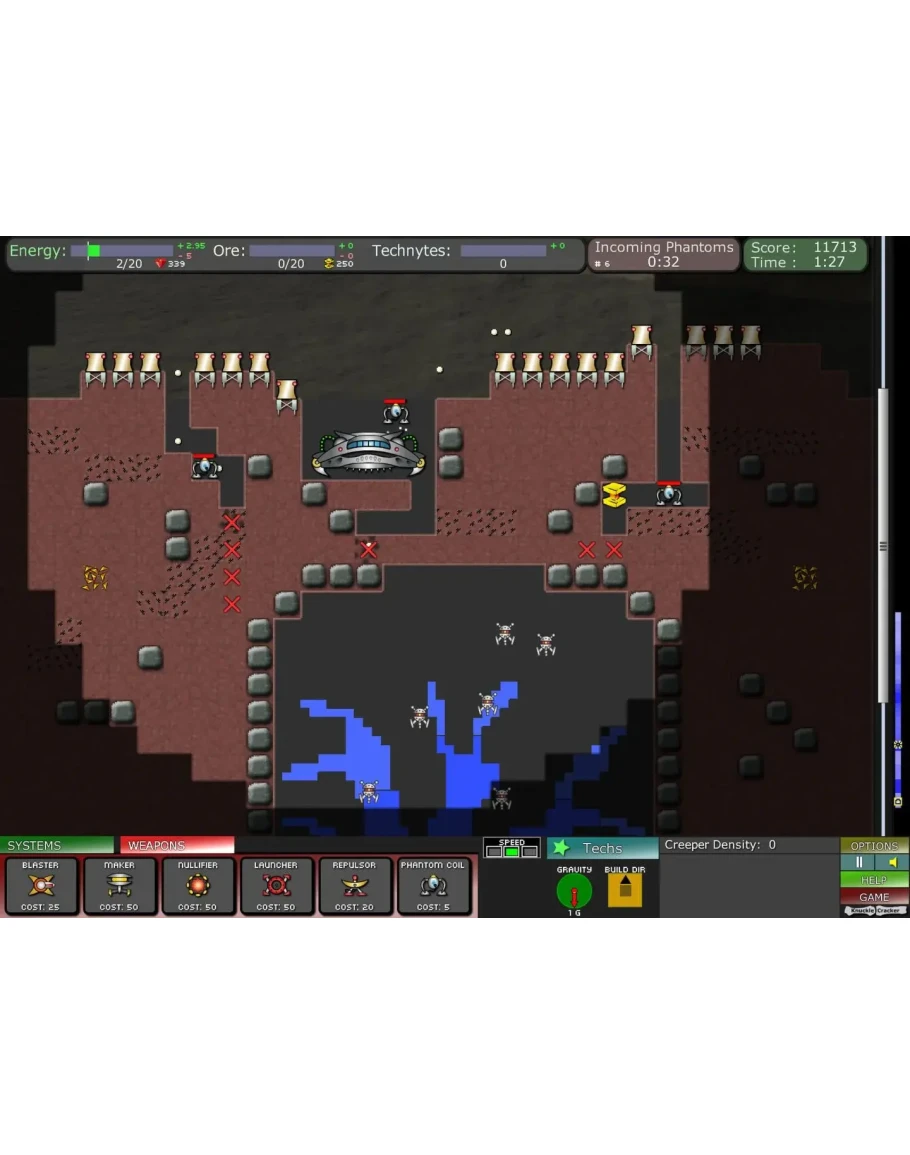This screenshot has width=910, height=1155.
Task: Open the Weapons tab
Action: click(177, 845)
